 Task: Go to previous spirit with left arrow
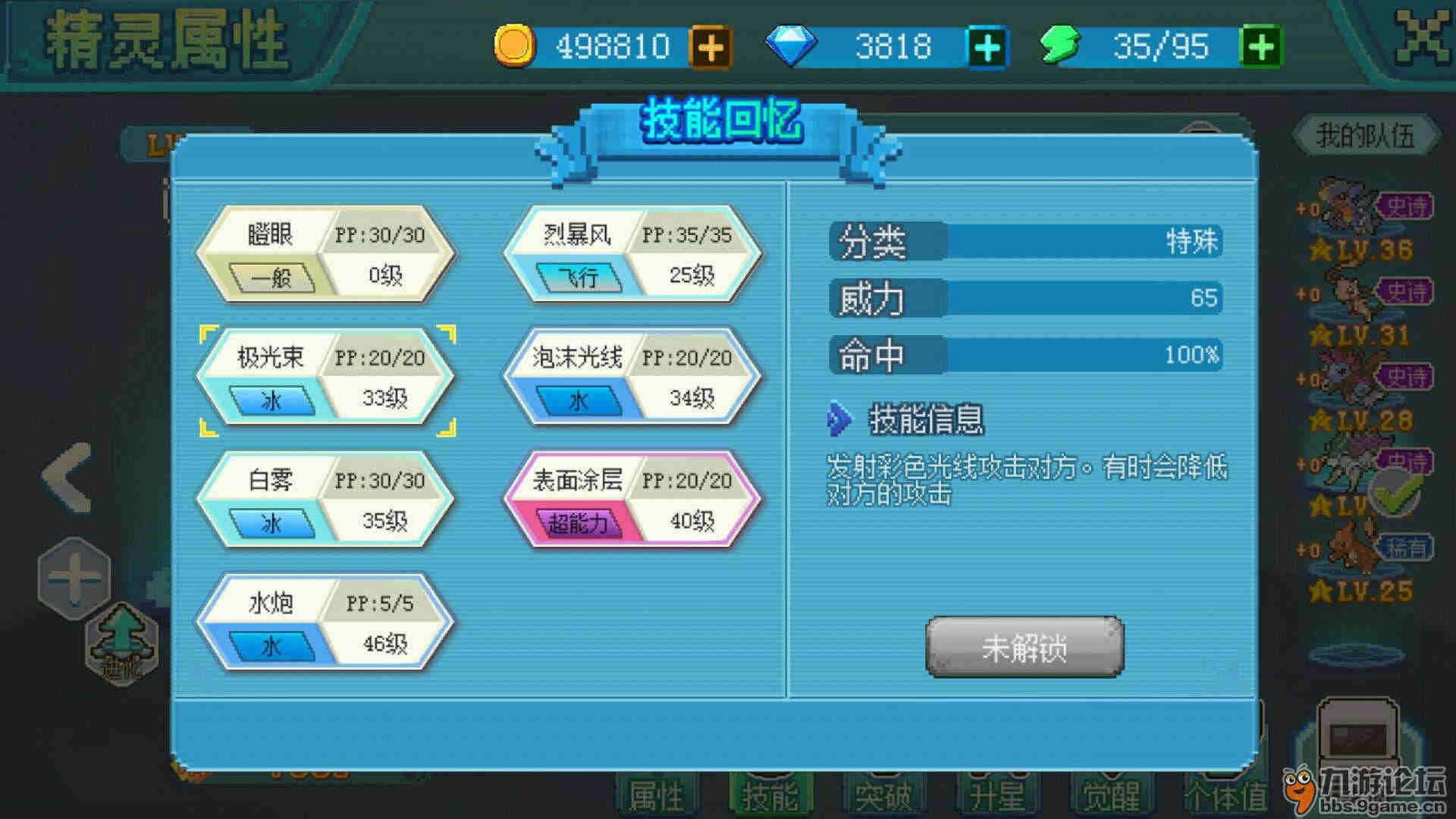[x=68, y=478]
